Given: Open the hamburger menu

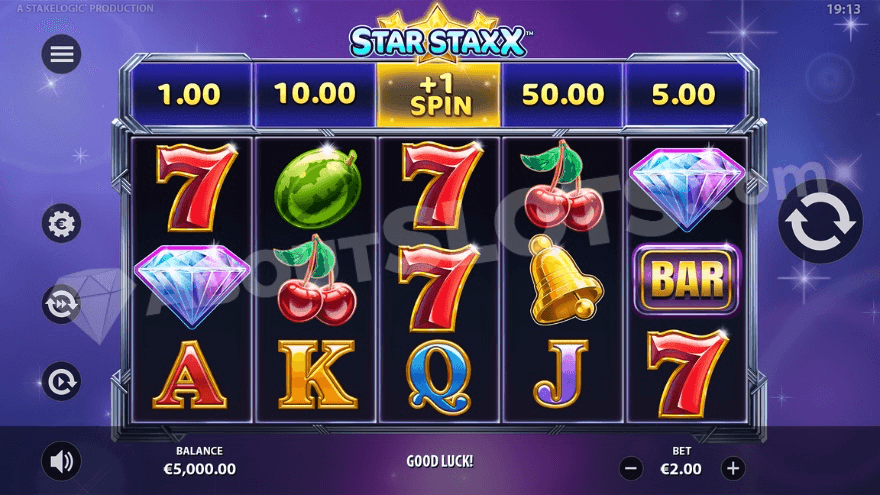Looking at the screenshot, I should pyautogui.click(x=61, y=54).
